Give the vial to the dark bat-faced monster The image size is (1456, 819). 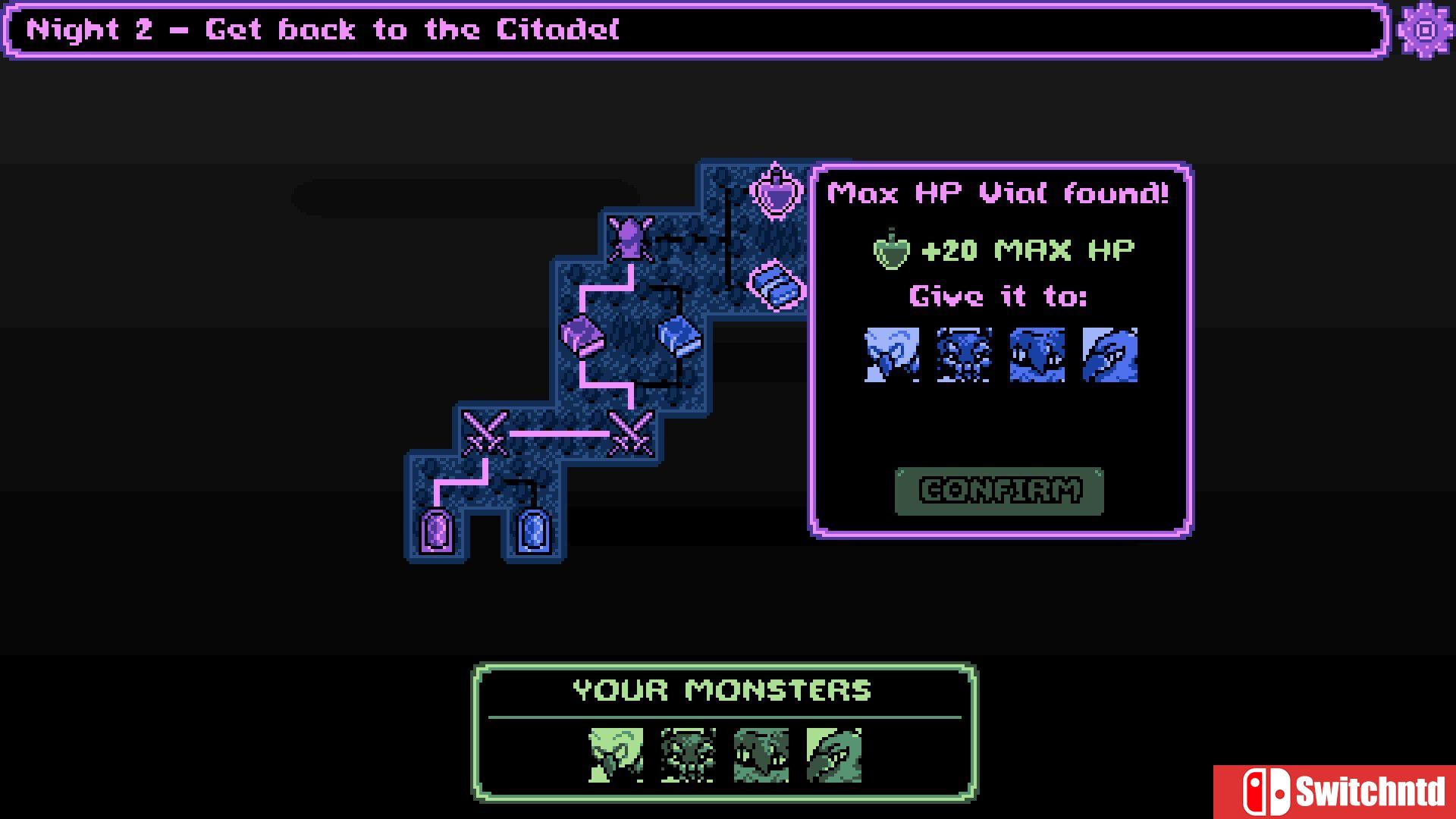tap(1037, 355)
